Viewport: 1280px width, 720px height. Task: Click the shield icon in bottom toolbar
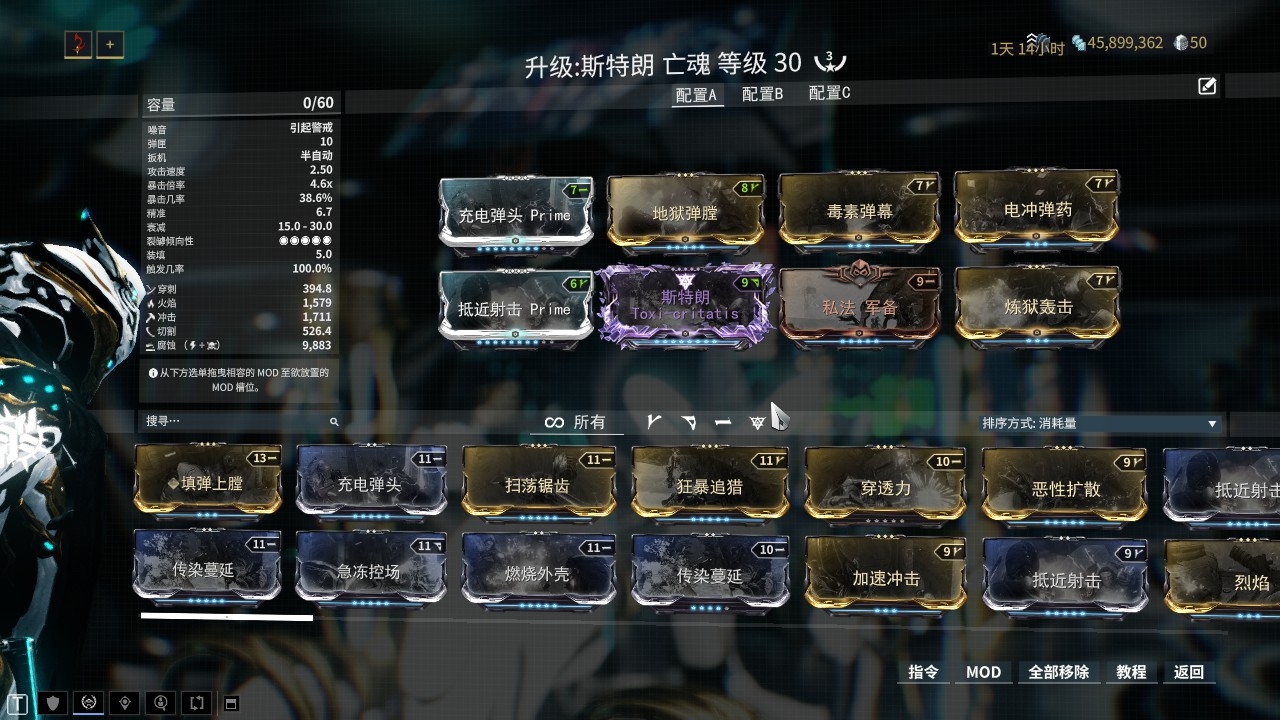tap(55, 703)
